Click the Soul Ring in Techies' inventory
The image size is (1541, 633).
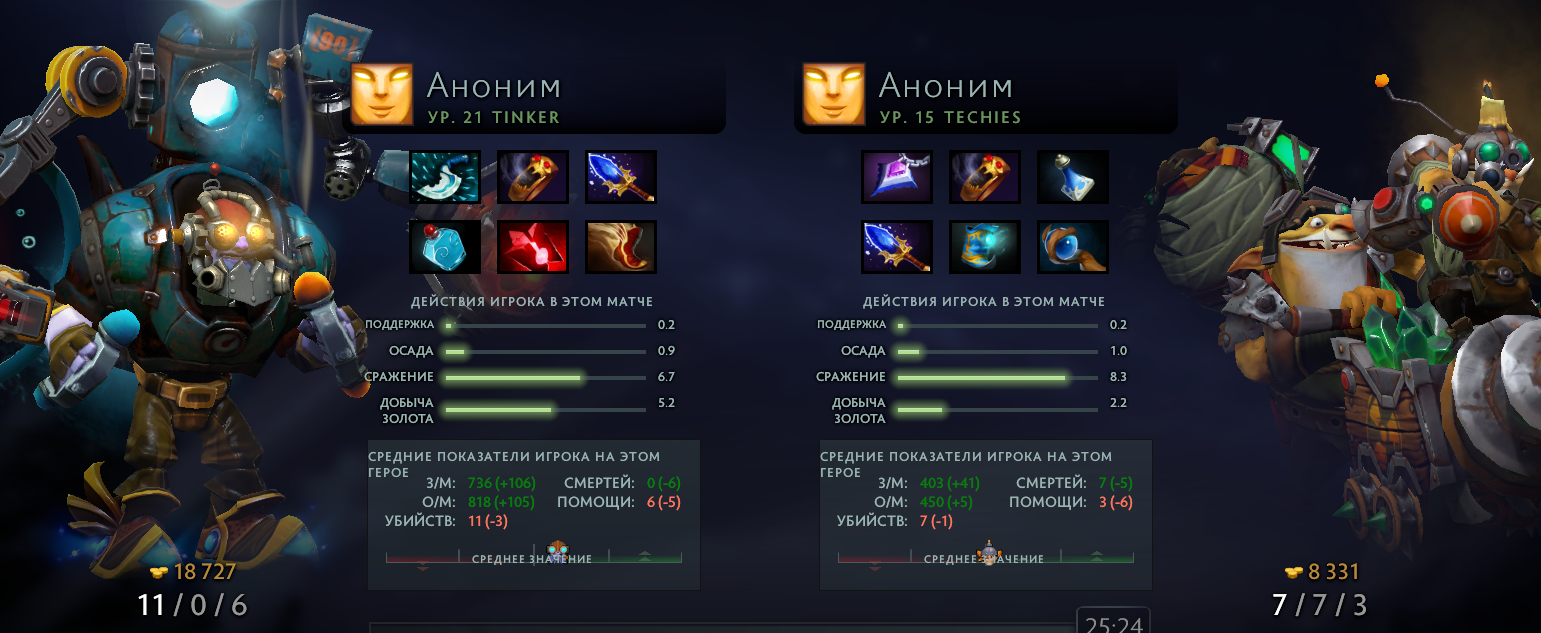click(985, 177)
